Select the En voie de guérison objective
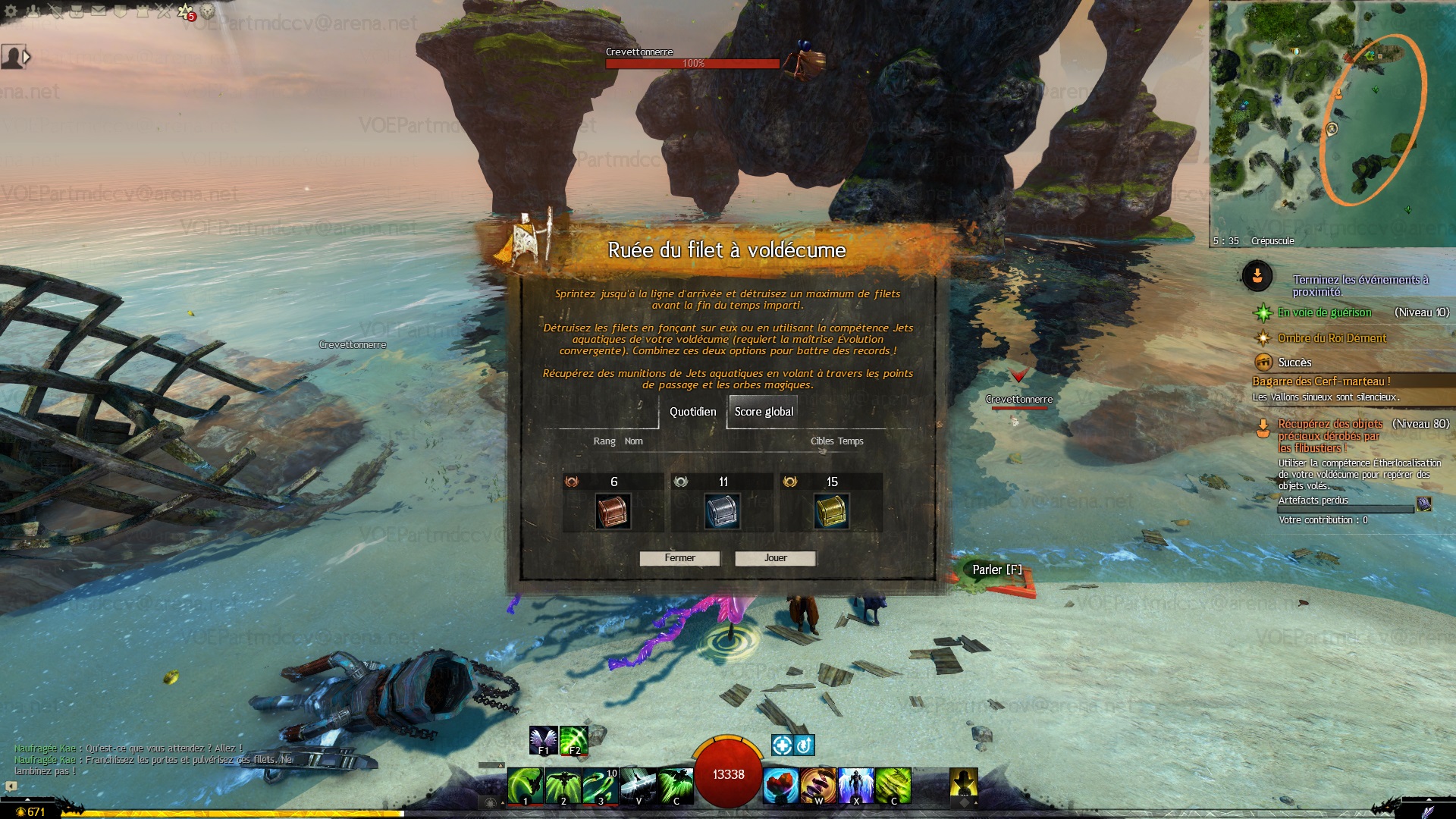 (x=1324, y=312)
